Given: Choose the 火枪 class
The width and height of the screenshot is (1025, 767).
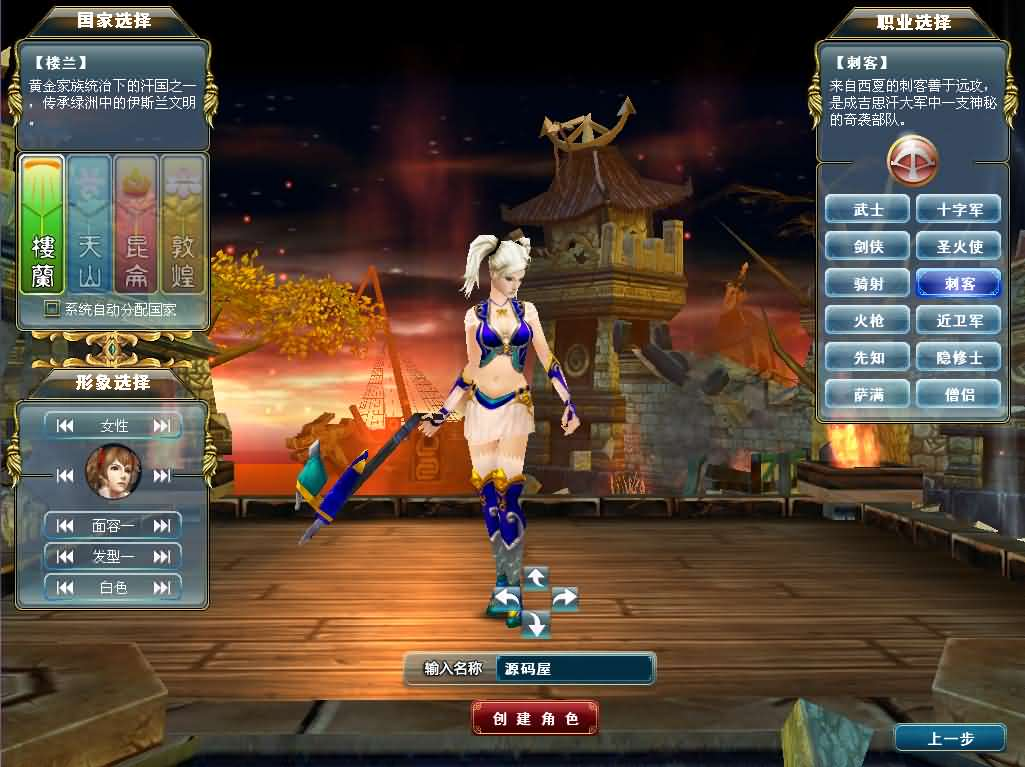Looking at the screenshot, I should tap(868, 320).
